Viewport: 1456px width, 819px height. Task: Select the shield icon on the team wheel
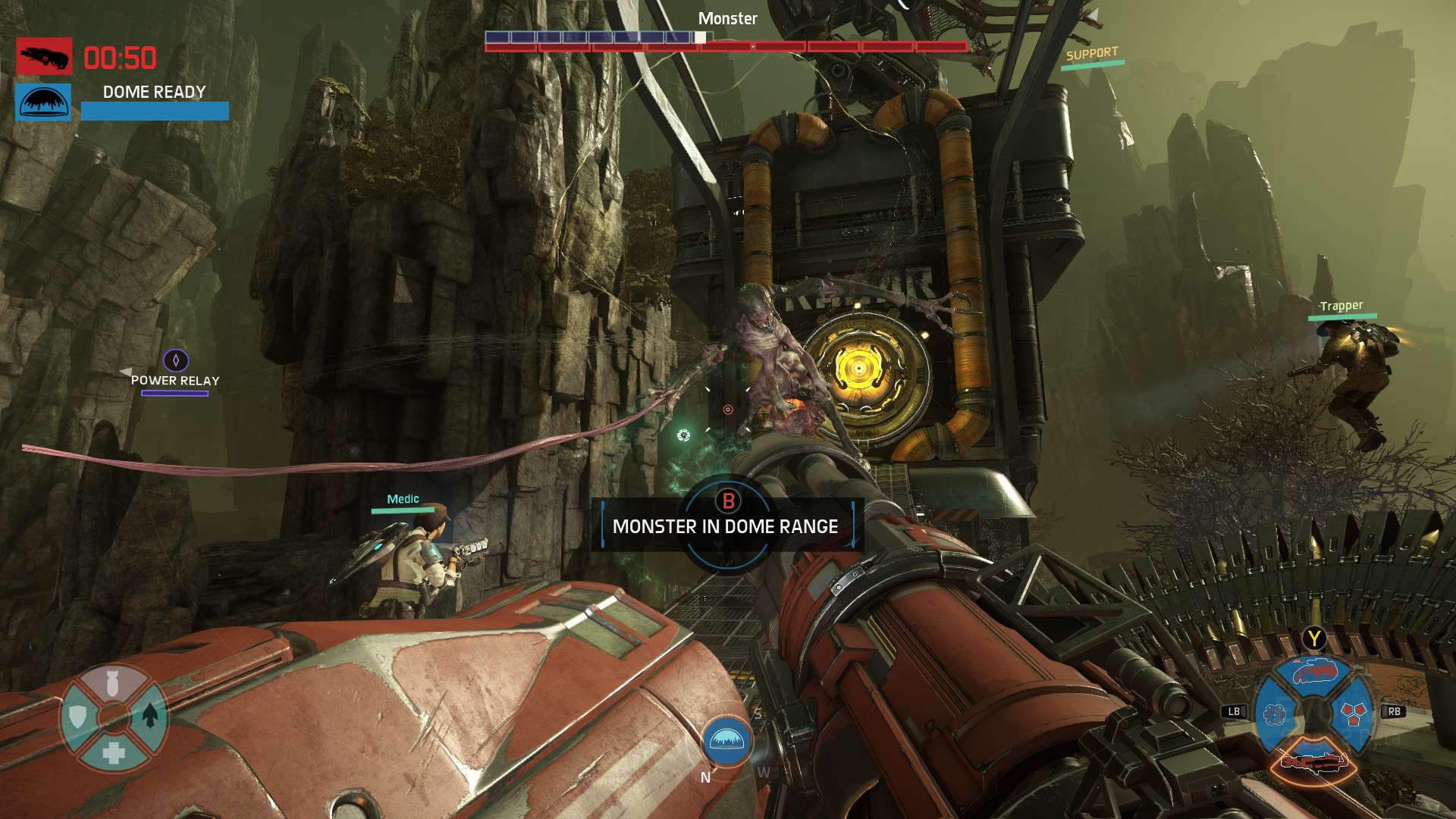coord(77,716)
